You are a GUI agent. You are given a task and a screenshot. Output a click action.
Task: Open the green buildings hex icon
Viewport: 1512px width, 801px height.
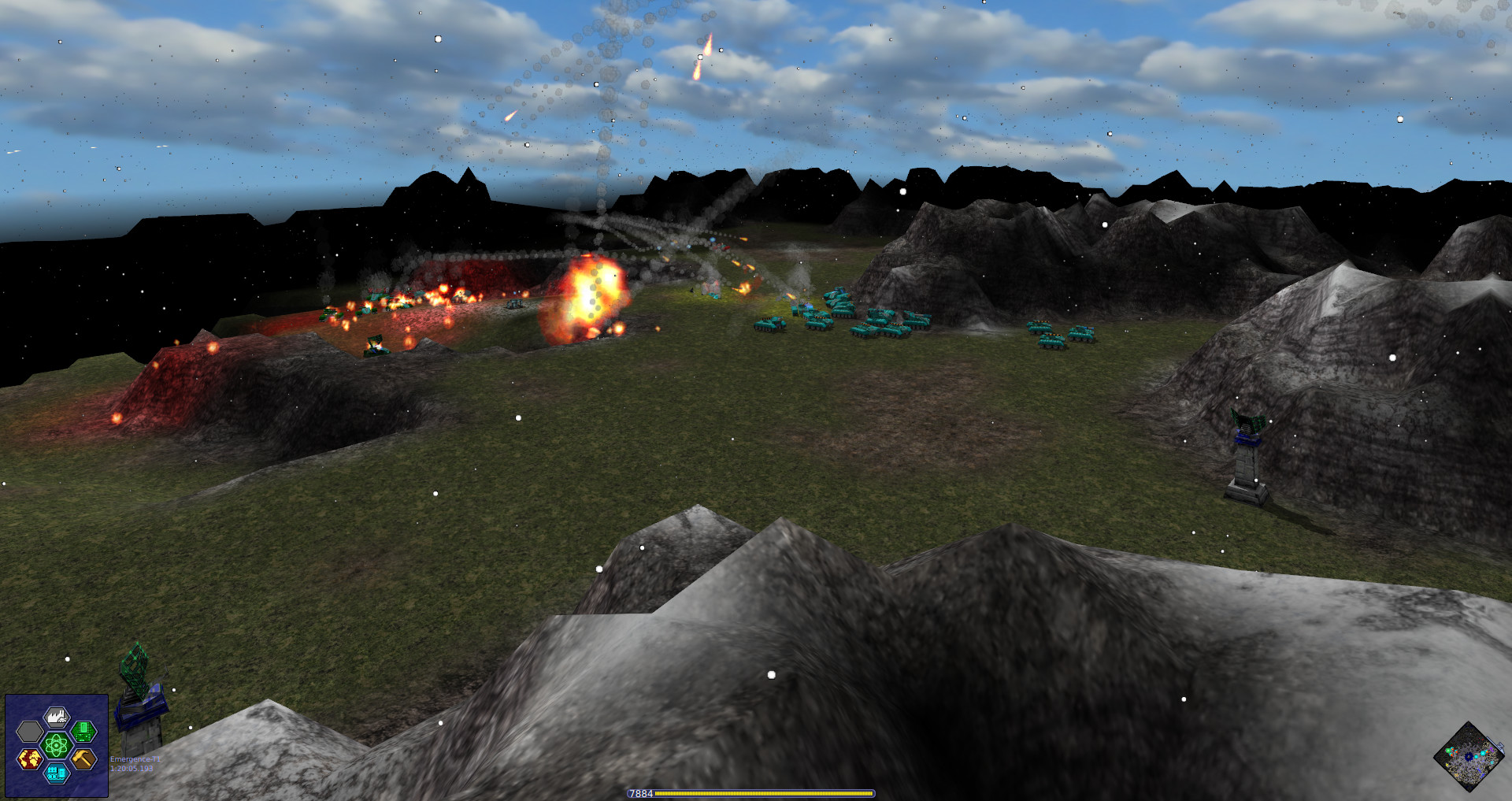(x=82, y=732)
